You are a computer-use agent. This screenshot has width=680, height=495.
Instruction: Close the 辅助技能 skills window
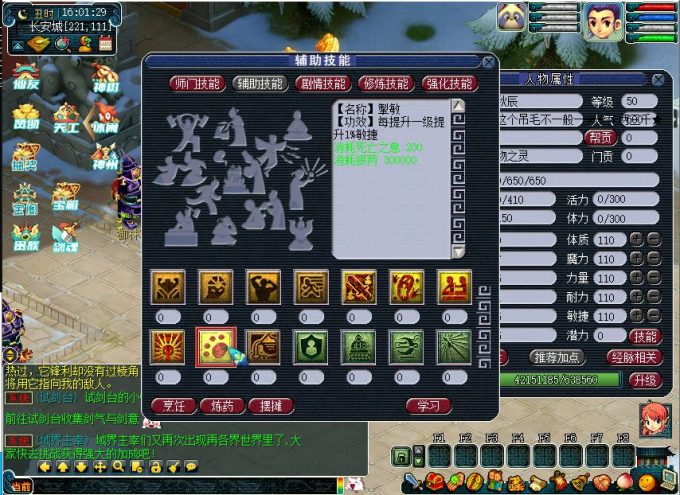(487, 61)
